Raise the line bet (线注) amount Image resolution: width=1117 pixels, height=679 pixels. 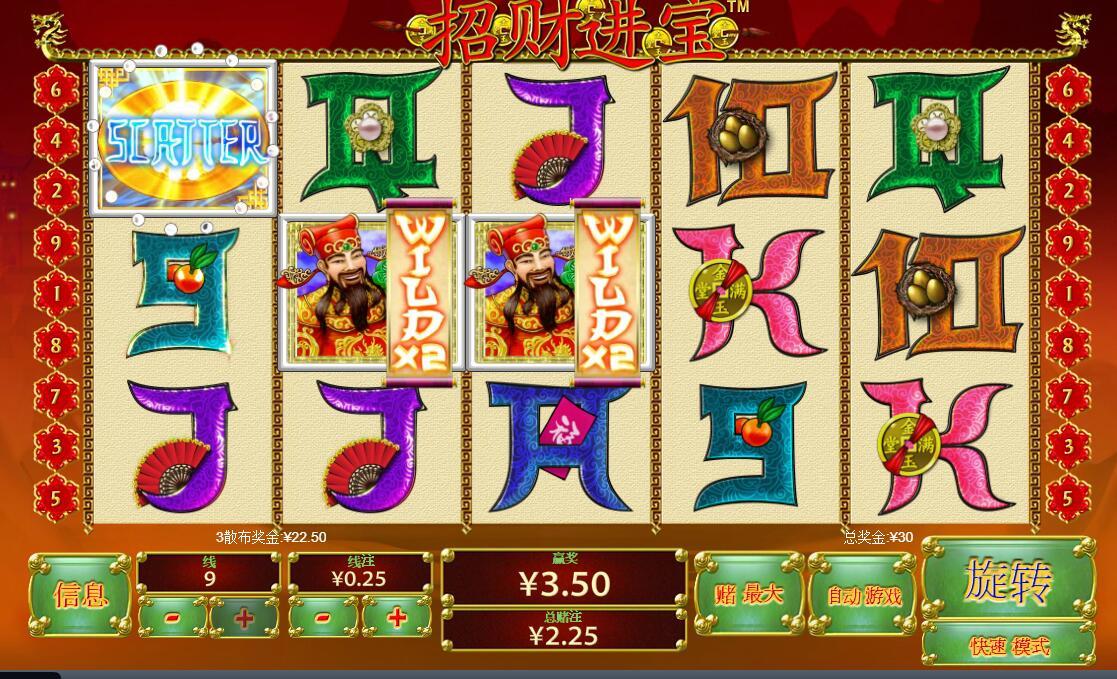(397, 618)
